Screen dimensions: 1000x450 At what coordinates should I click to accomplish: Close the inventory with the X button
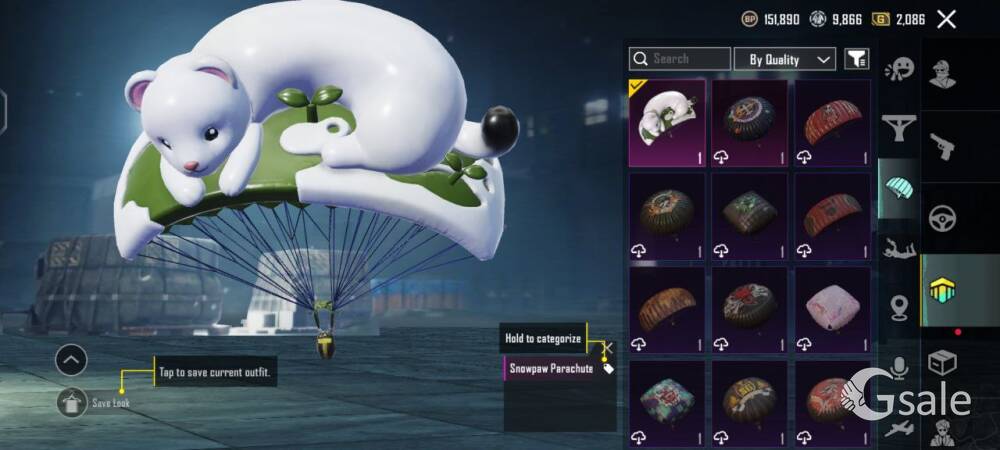946,19
